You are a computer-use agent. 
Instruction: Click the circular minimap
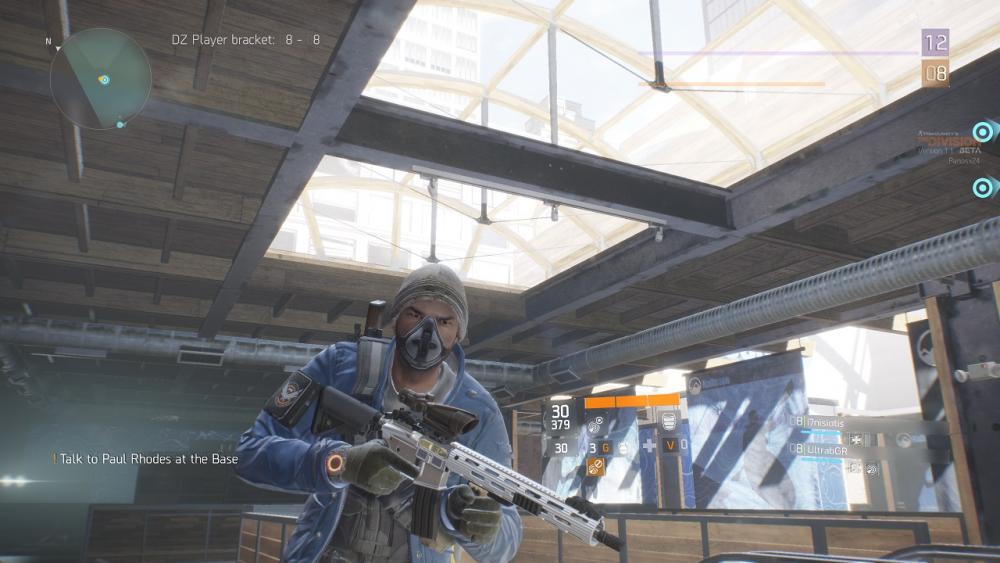100,79
